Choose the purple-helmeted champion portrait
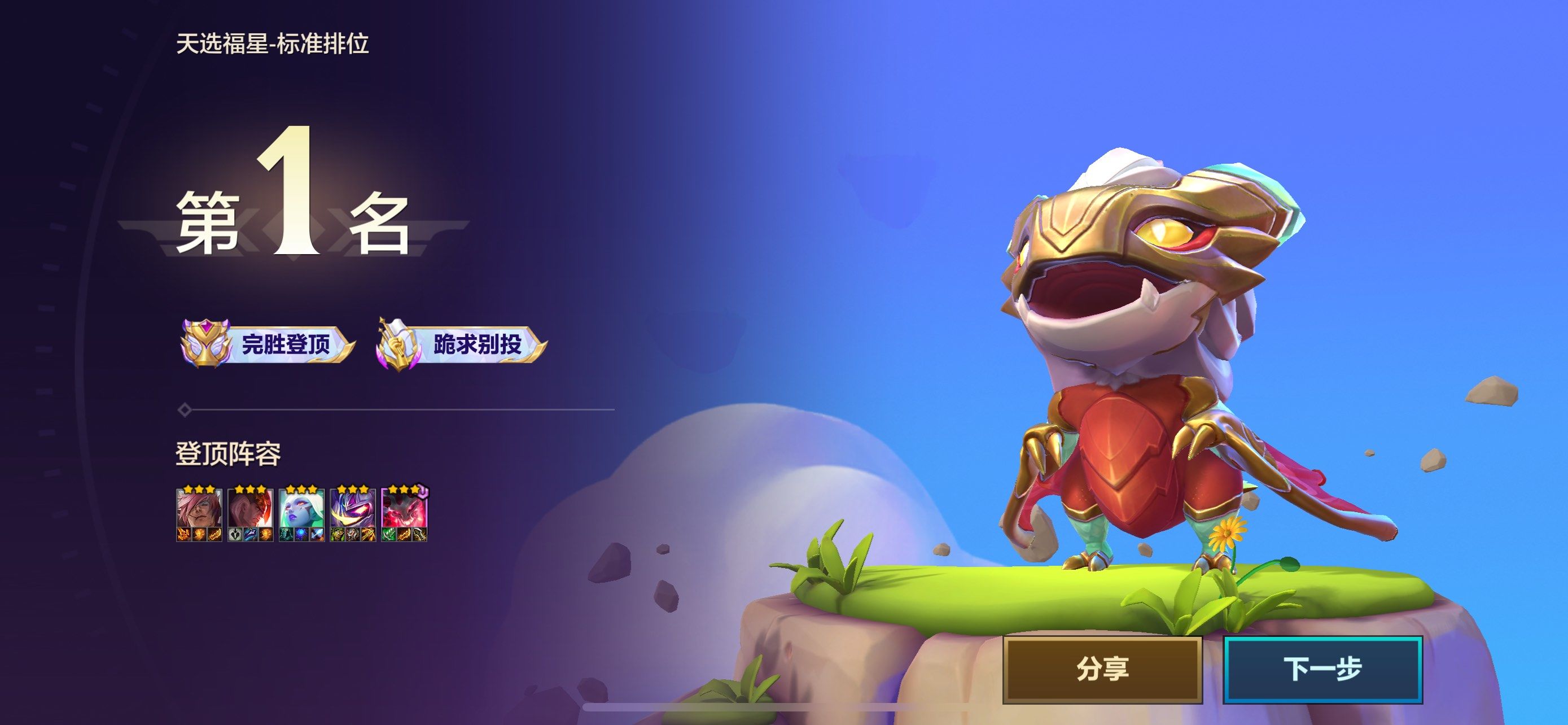The image size is (1568, 725). tap(352, 509)
